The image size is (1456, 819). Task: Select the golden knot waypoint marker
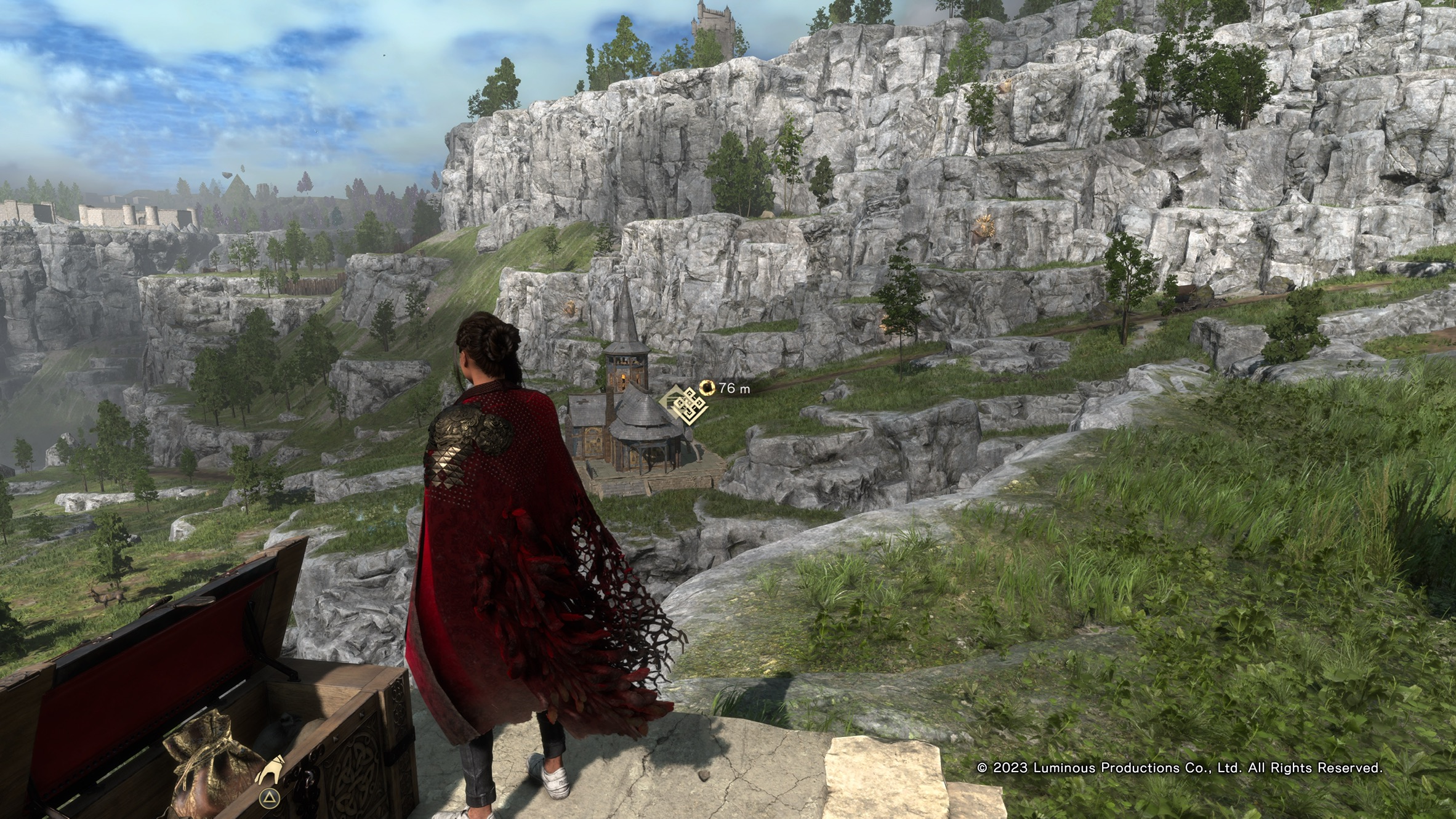point(684,405)
